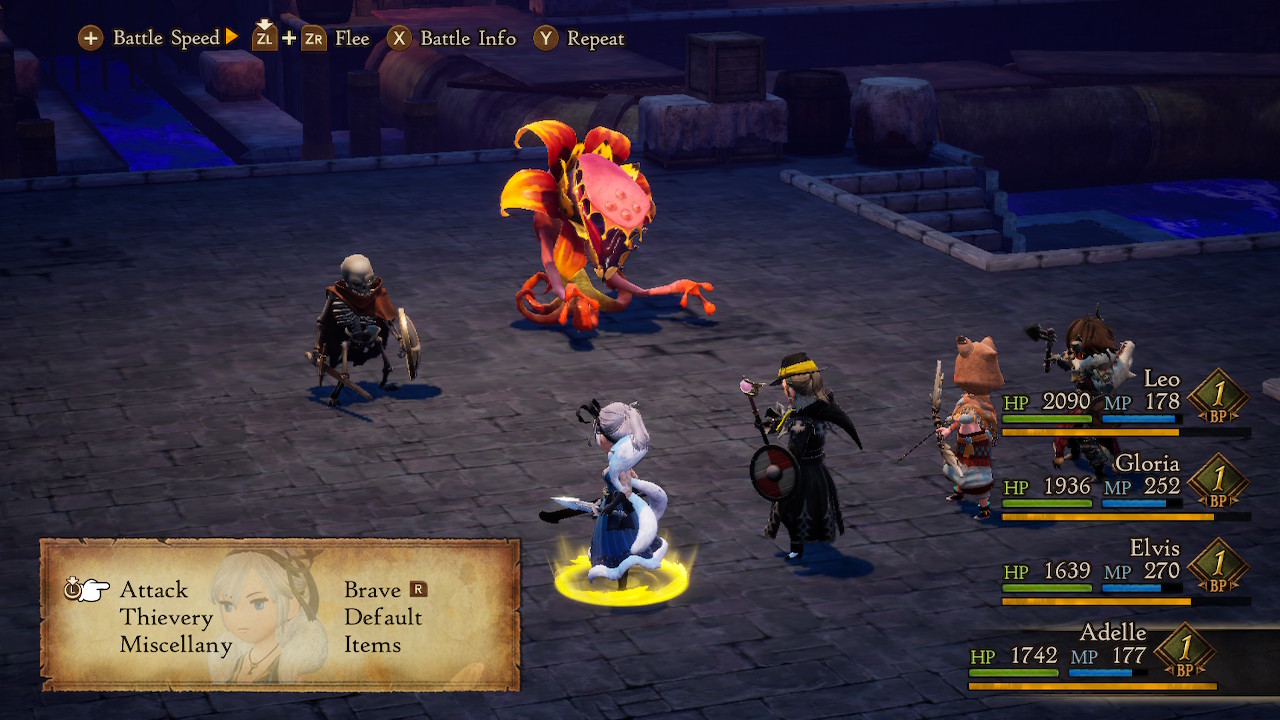
Task: Select the Attack command
Action: pos(153,590)
